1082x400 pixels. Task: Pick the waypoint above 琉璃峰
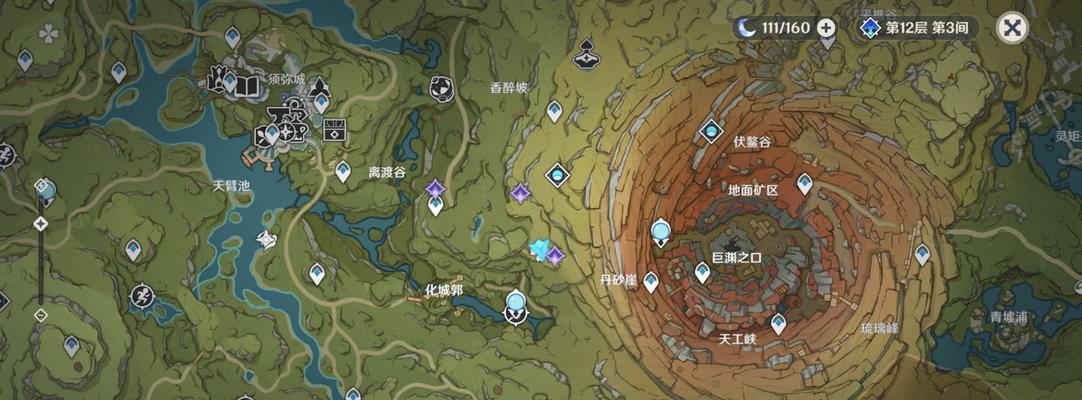click(922, 255)
